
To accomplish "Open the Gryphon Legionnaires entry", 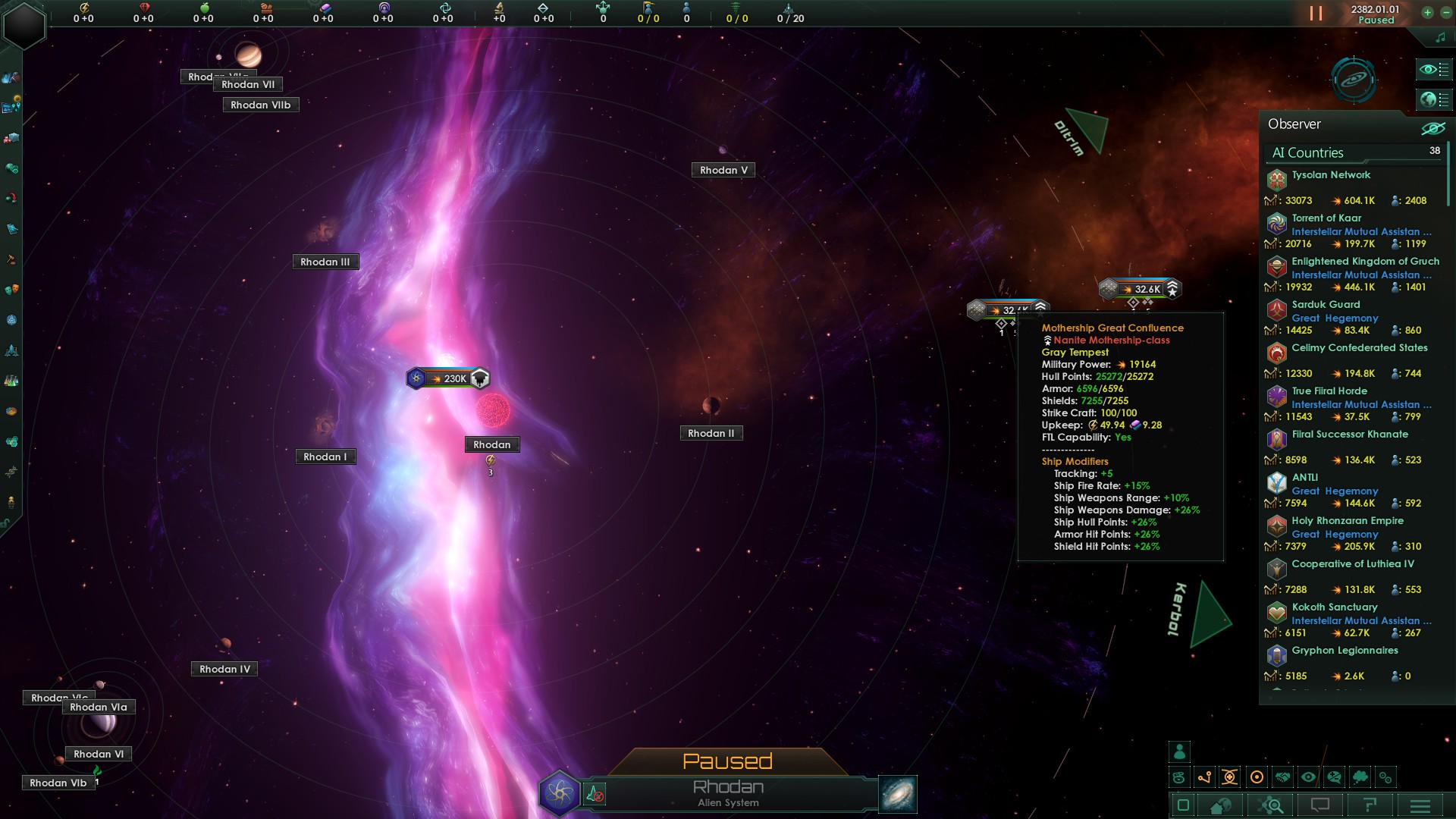I will click(x=1345, y=651).
